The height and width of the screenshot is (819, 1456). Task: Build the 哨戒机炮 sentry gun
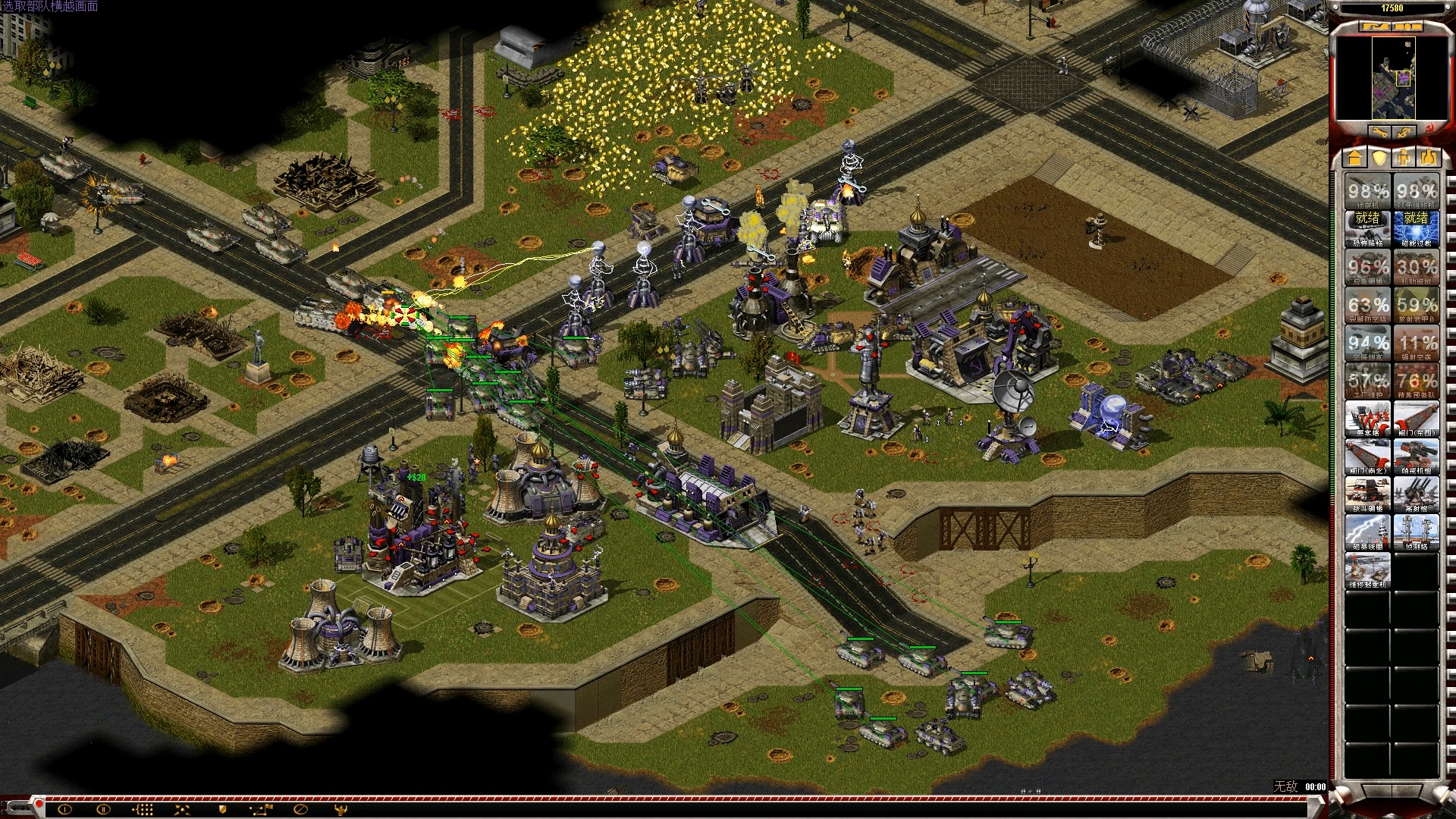pyautogui.click(x=1416, y=456)
